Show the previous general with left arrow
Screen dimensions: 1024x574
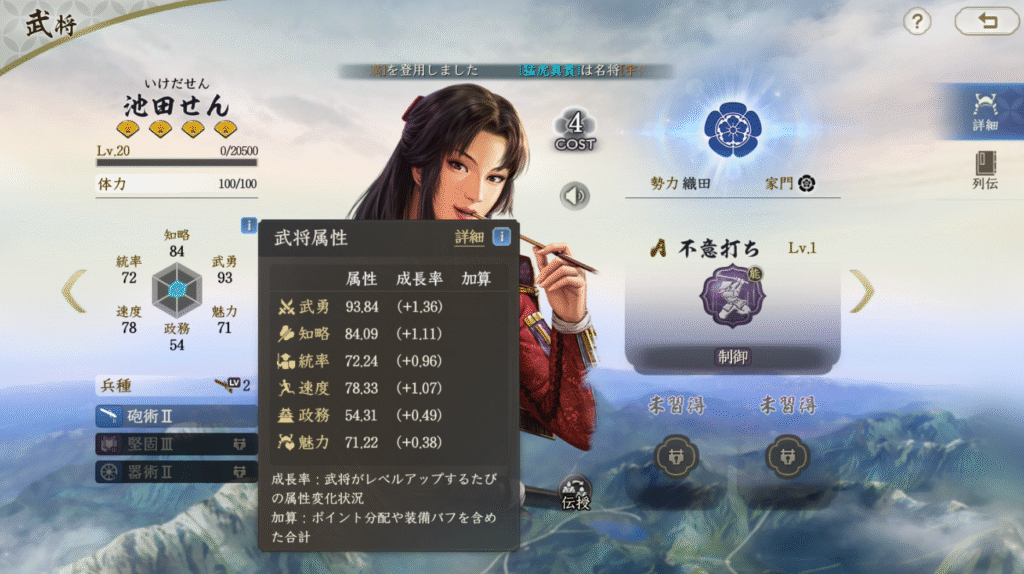tap(74, 291)
